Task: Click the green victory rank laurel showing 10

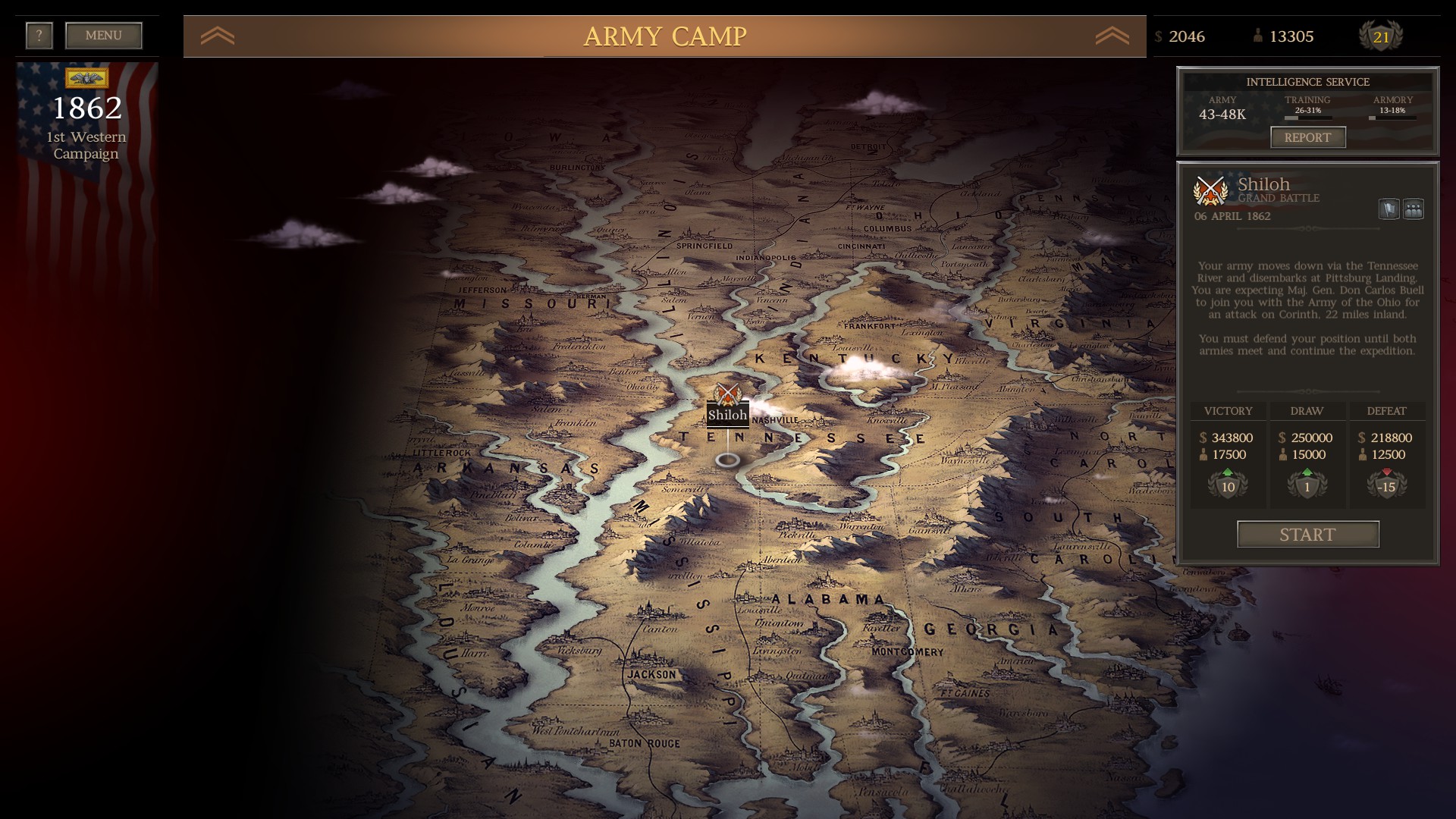Action: [x=1228, y=484]
